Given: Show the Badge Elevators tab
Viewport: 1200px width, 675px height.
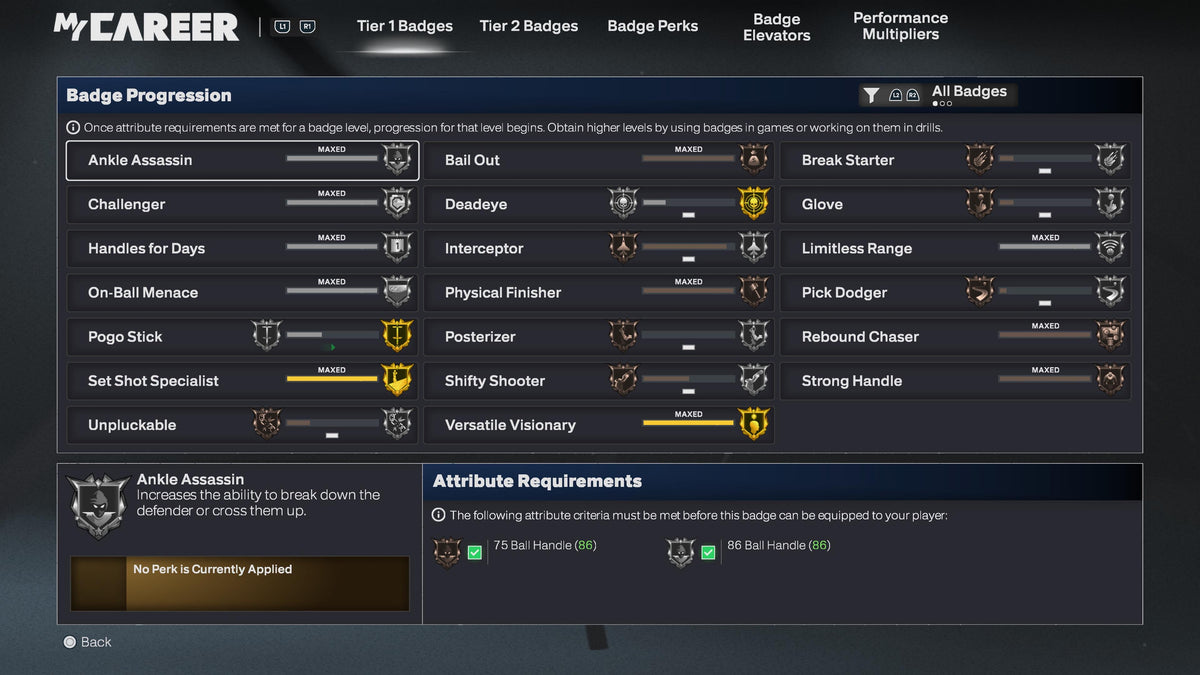Looking at the screenshot, I should (776, 27).
